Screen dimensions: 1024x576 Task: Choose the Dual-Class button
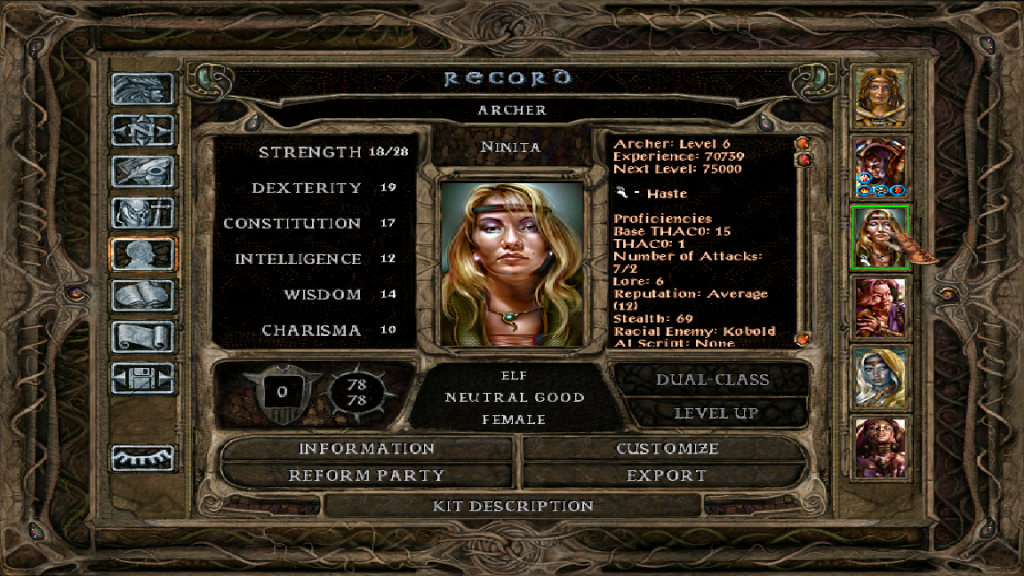712,380
